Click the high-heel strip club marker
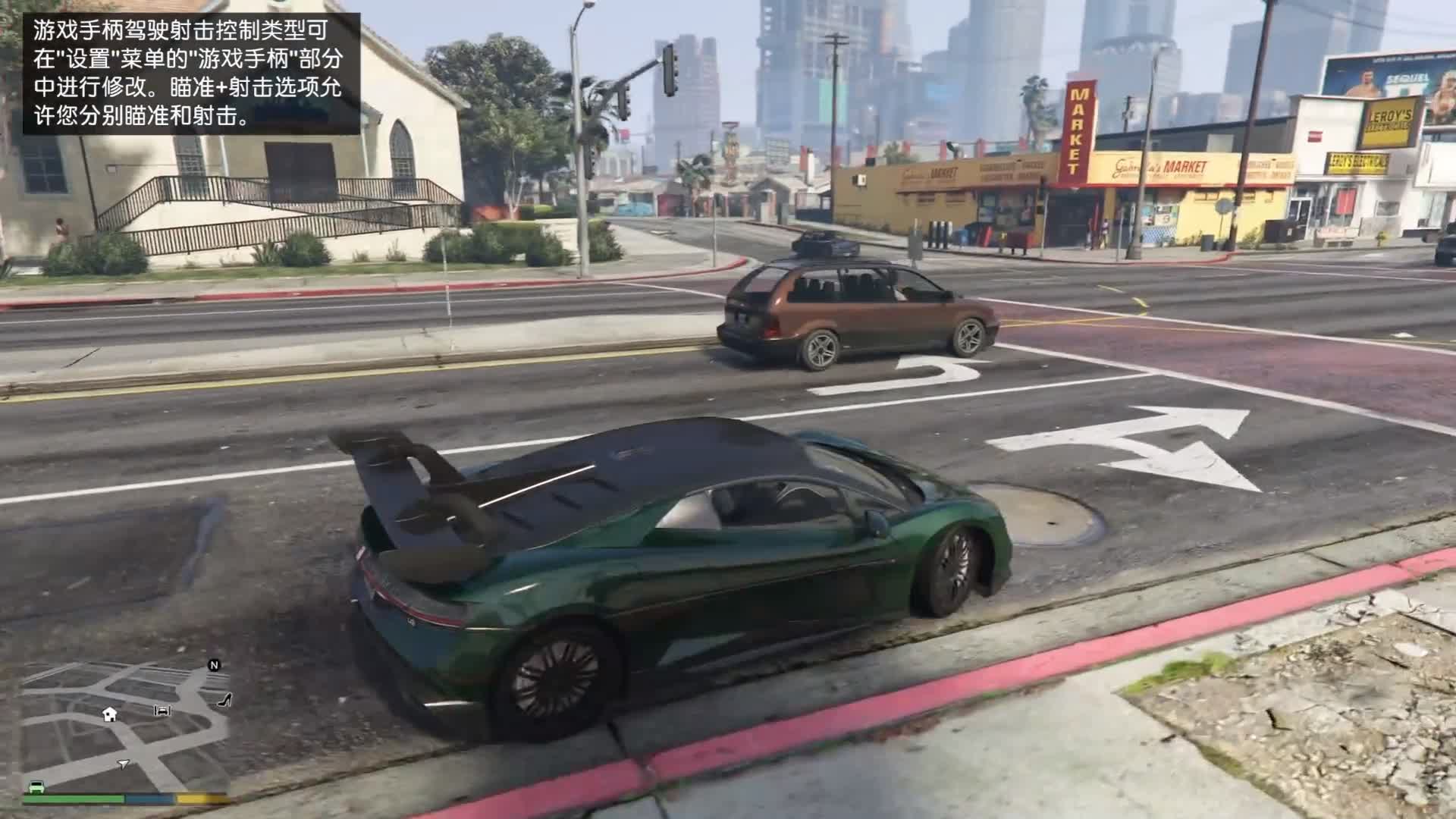 click(224, 700)
